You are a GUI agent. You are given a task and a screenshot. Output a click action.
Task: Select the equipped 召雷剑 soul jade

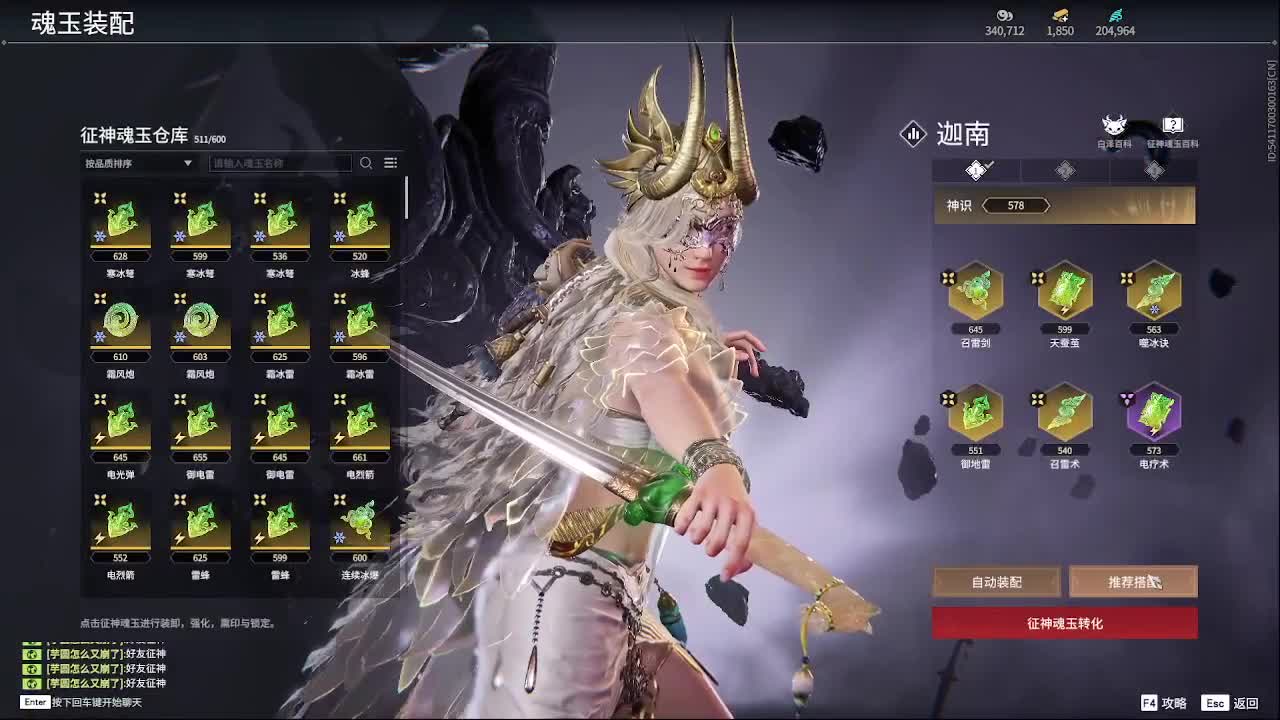[x=973, y=293]
